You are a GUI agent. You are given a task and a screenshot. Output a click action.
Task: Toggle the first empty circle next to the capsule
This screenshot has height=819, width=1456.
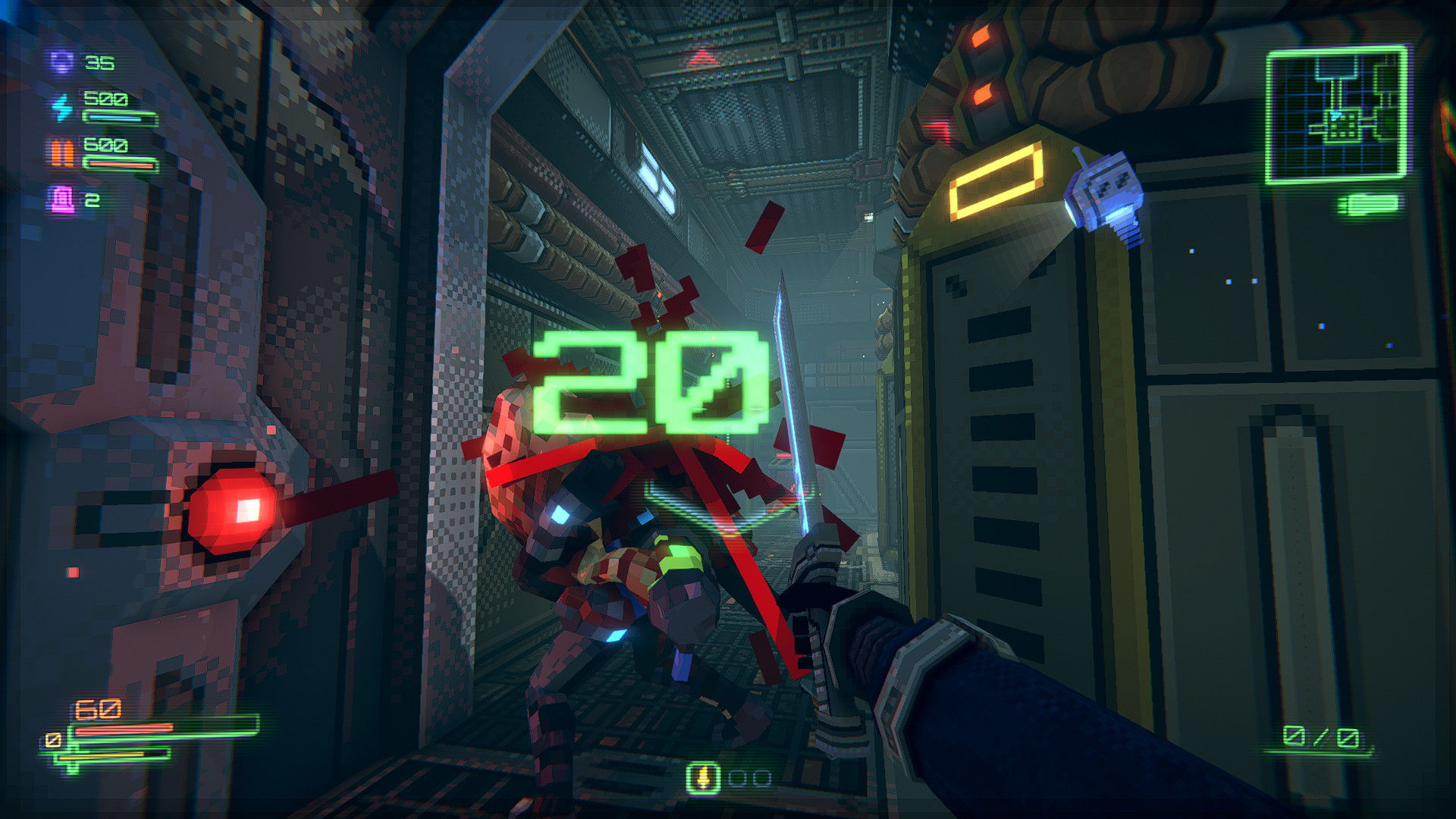point(738,778)
